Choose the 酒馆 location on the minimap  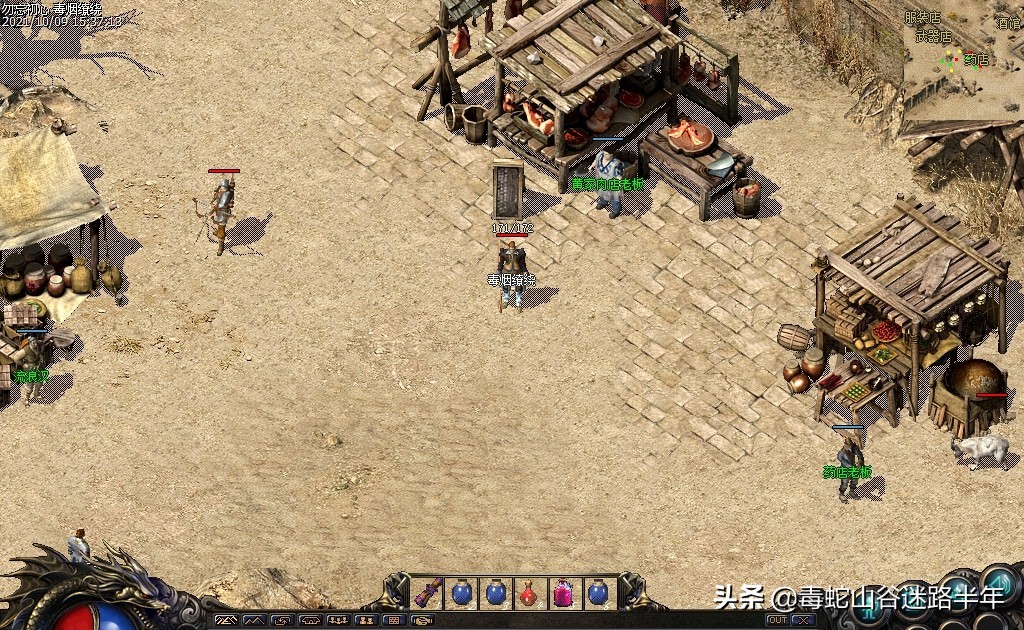pyautogui.click(x=1008, y=22)
